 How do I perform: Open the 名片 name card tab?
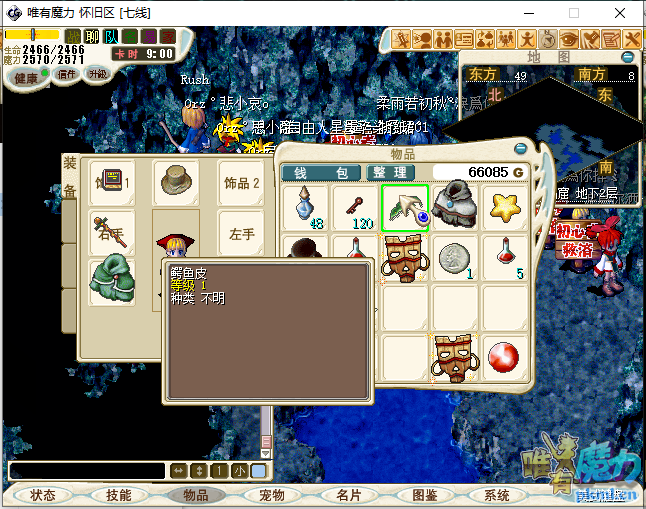[x=347, y=495]
